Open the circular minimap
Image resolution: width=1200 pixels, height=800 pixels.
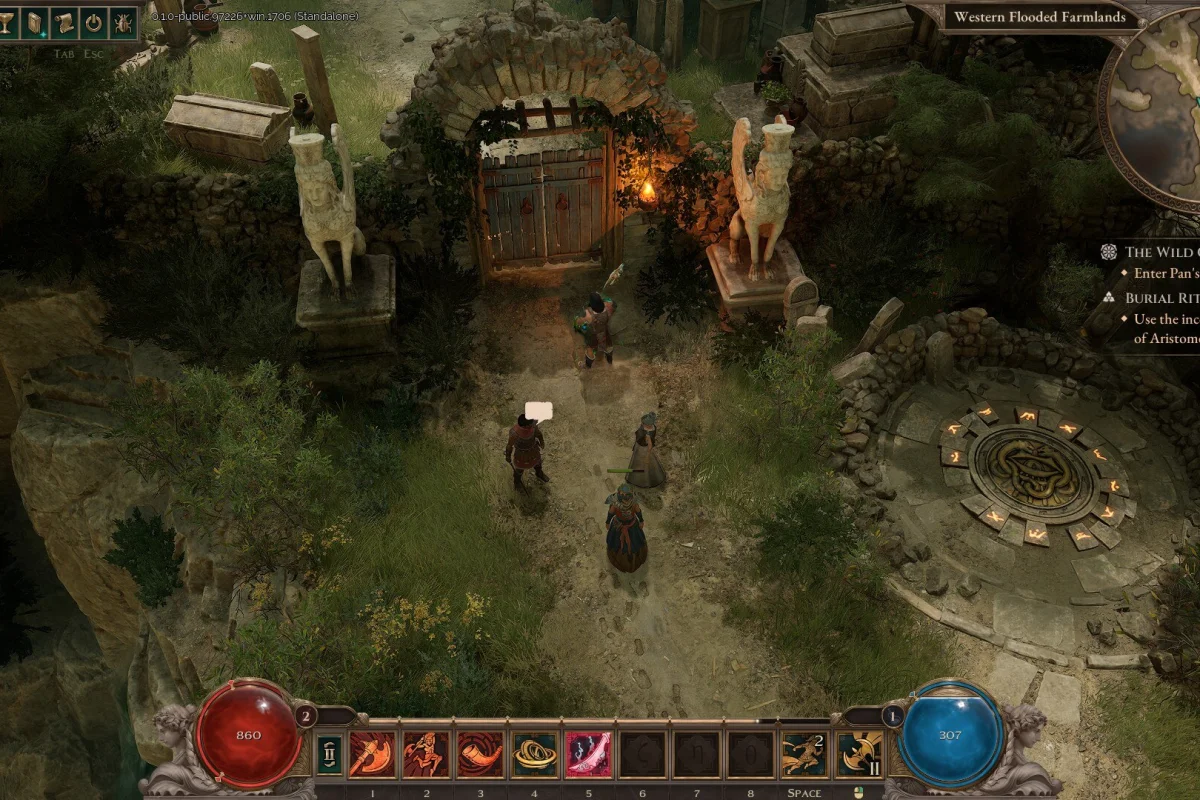point(1155,110)
